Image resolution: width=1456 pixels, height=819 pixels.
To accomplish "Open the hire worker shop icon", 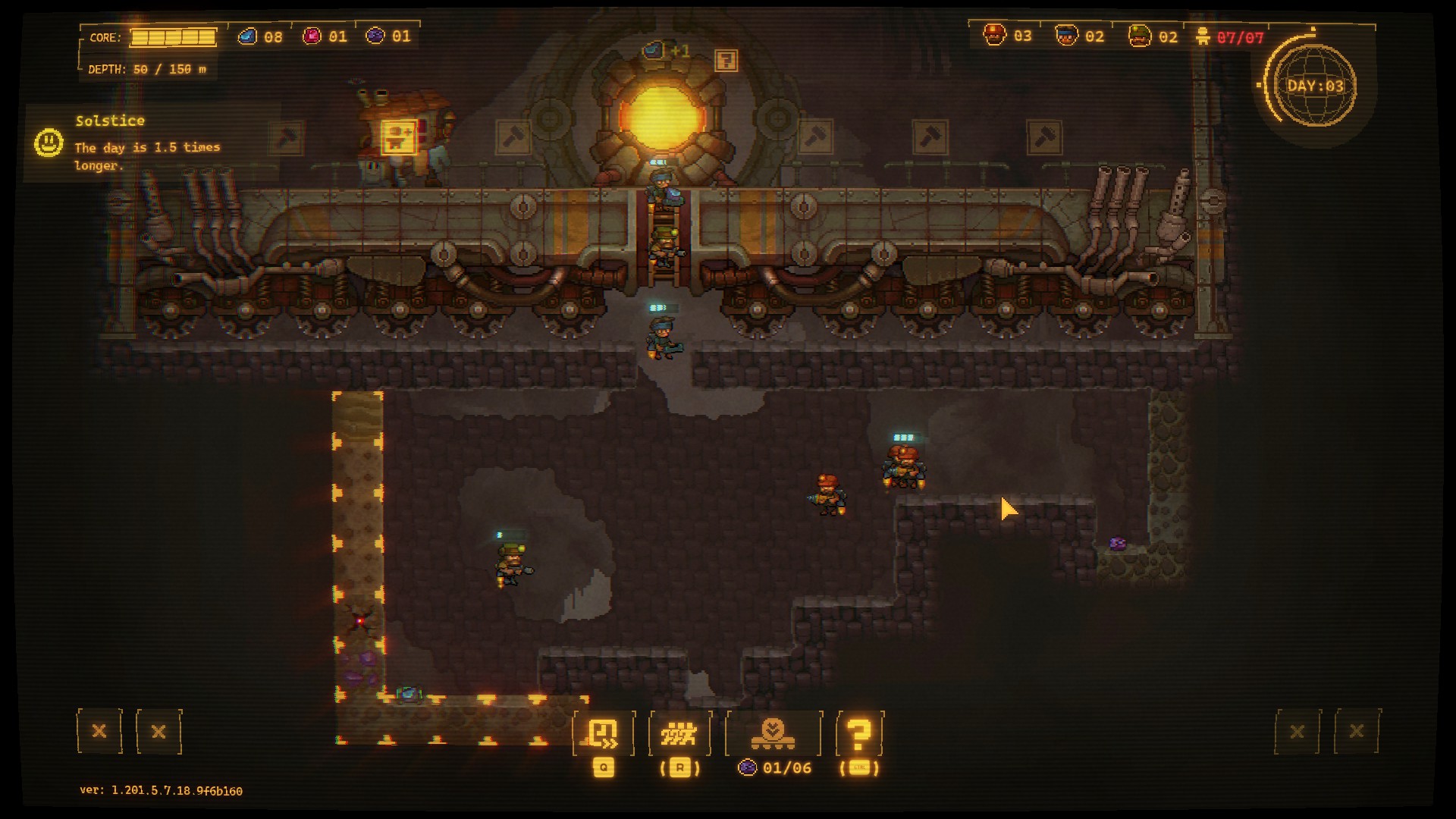I will point(399,137).
